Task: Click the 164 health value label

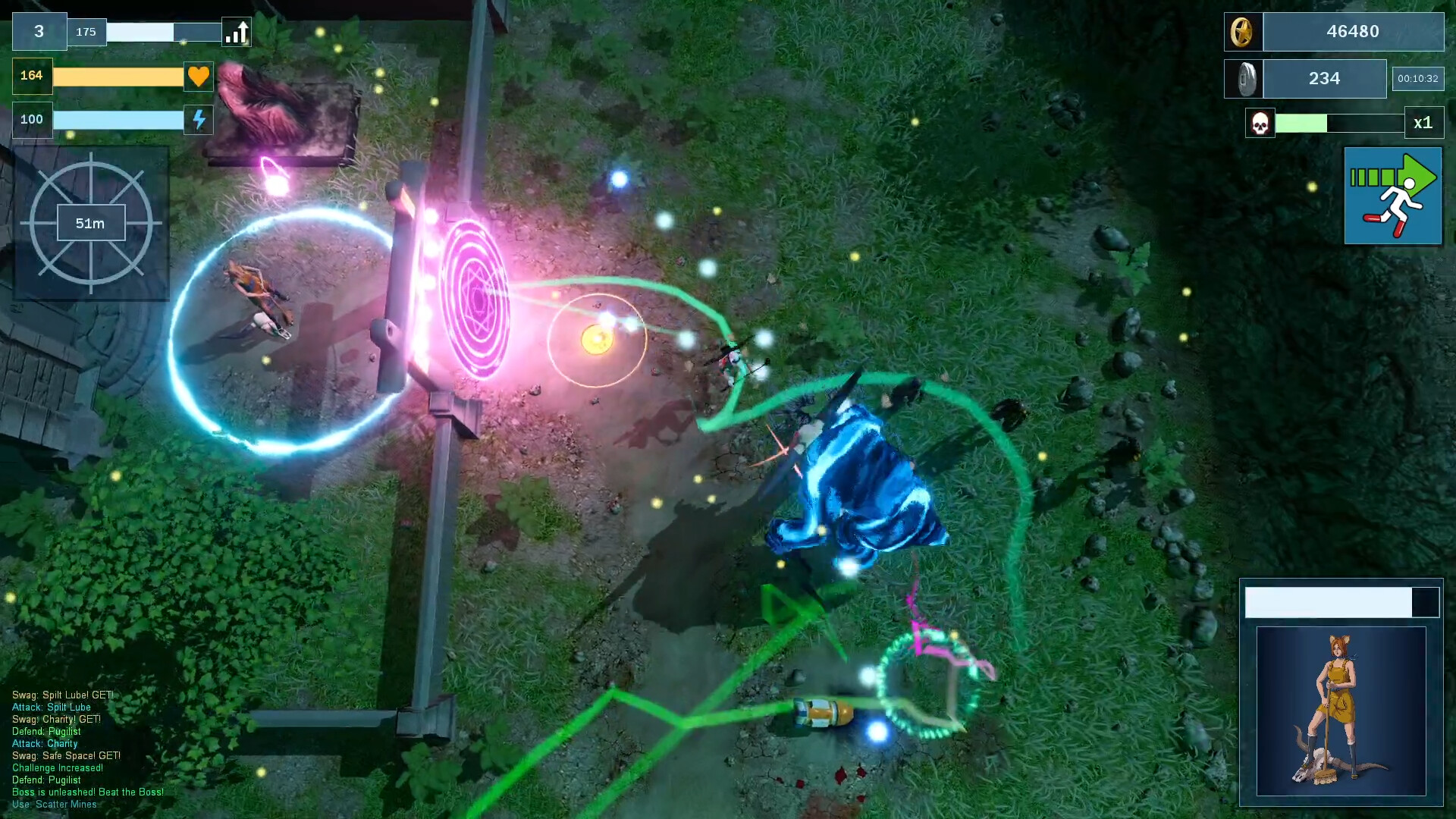Action: pyautogui.click(x=30, y=76)
